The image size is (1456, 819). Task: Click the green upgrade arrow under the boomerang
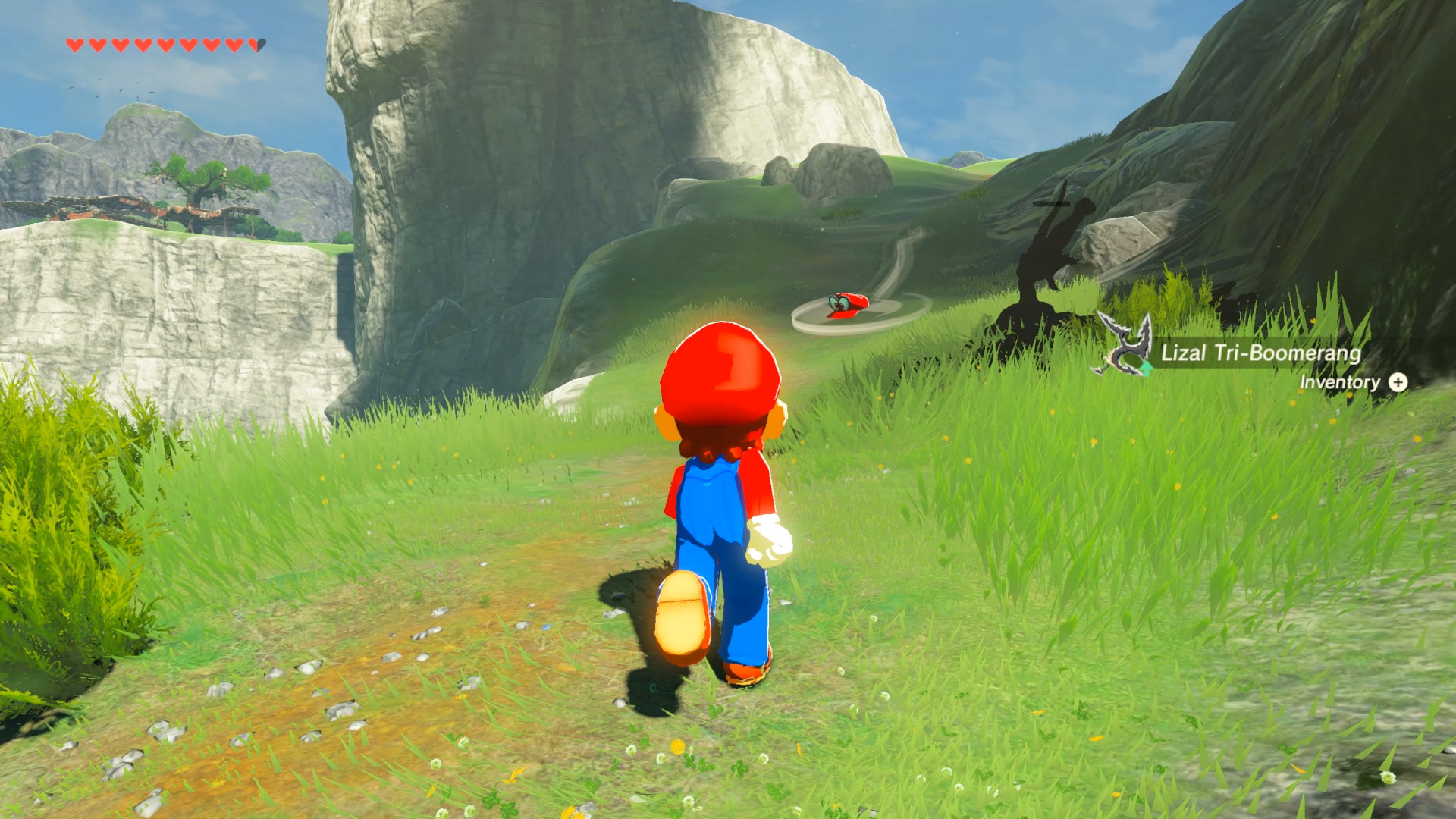point(1145,369)
